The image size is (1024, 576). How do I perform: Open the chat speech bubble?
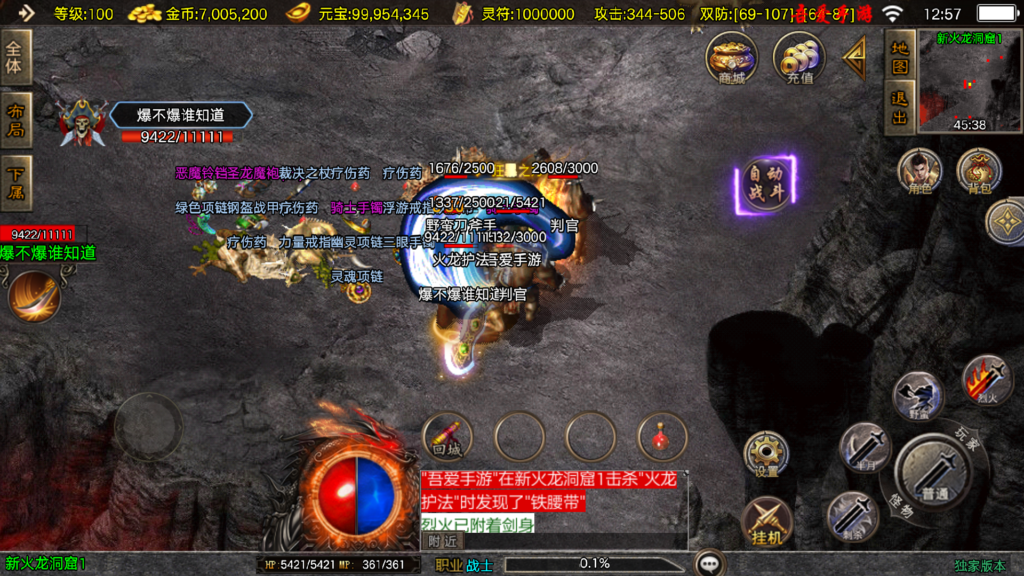(x=711, y=564)
